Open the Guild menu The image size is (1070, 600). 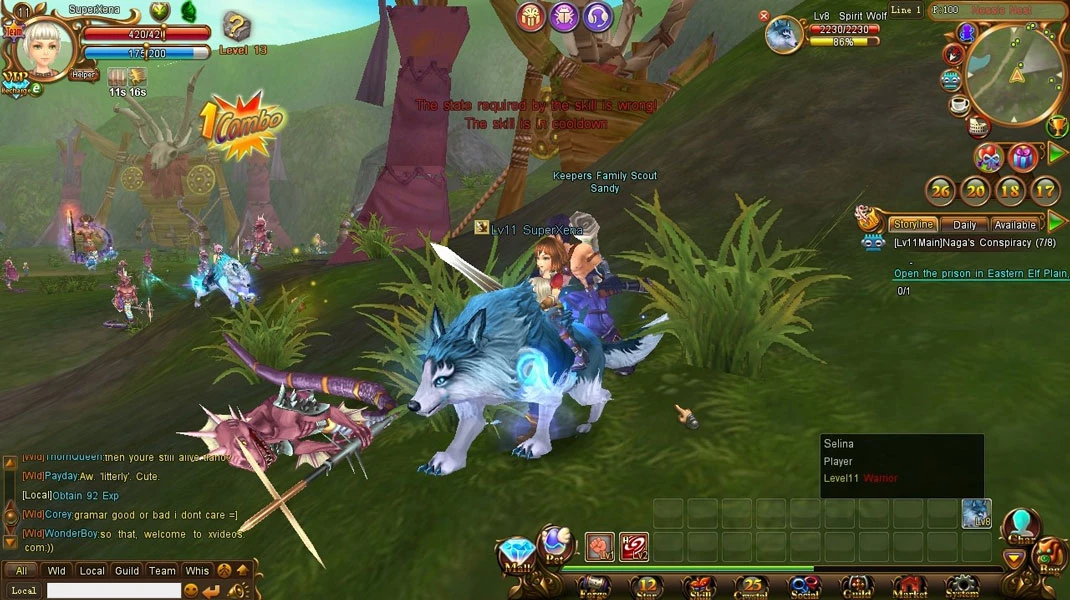pyautogui.click(x=857, y=586)
